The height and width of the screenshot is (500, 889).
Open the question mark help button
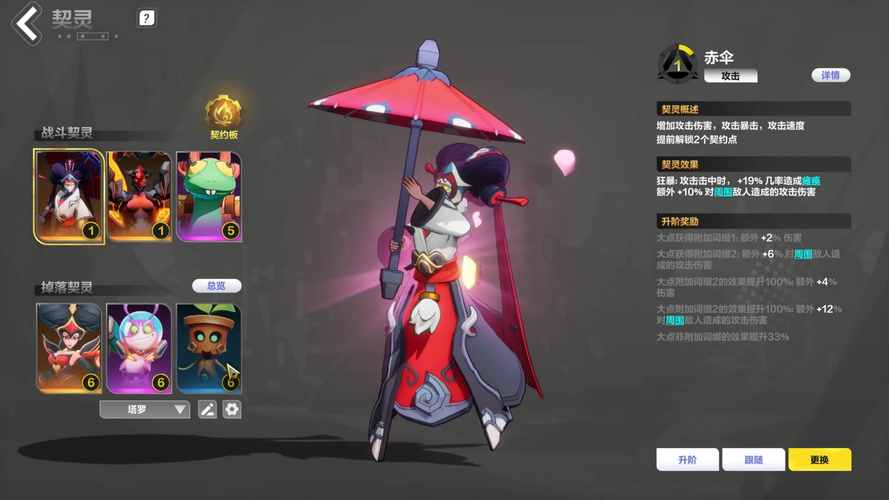(x=146, y=18)
